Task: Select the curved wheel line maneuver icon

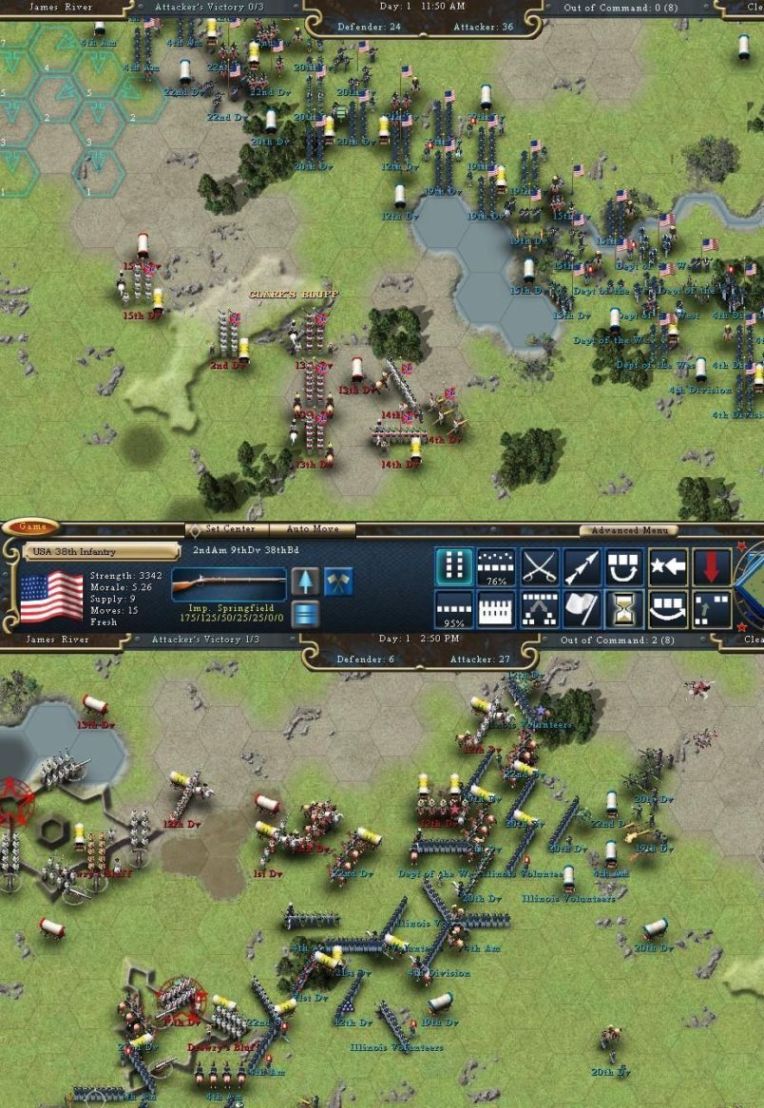Action: pos(668,609)
